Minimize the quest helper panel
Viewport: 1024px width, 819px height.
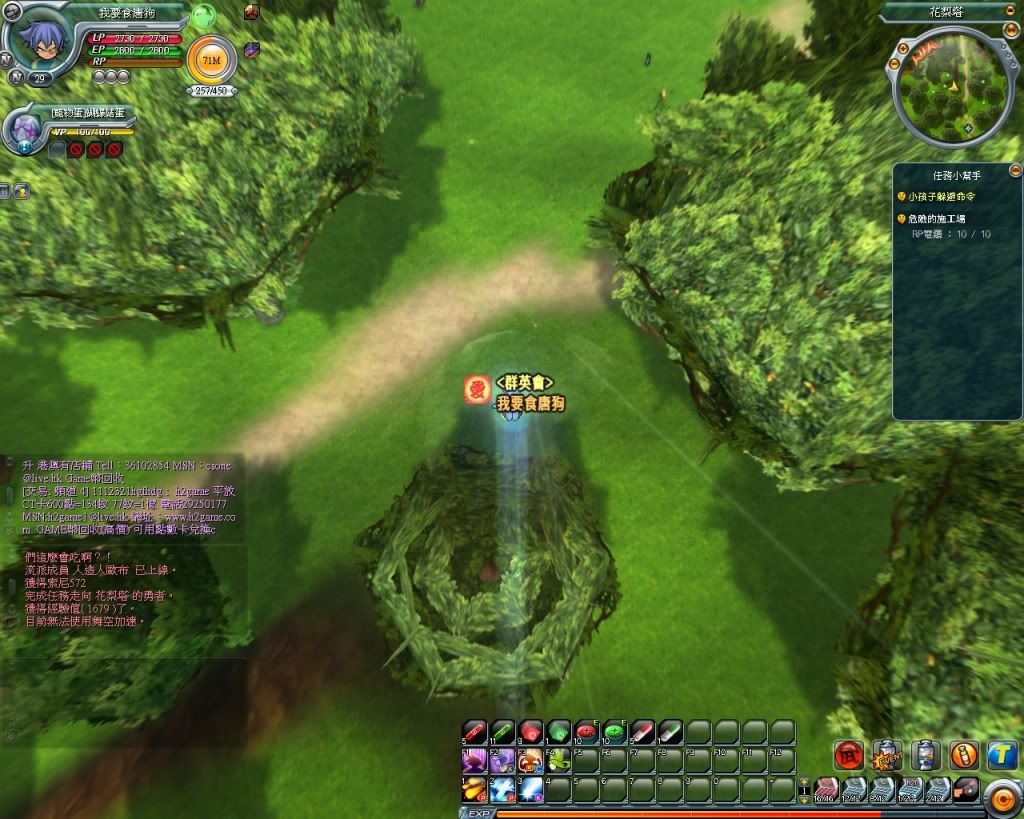coord(1015,170)
